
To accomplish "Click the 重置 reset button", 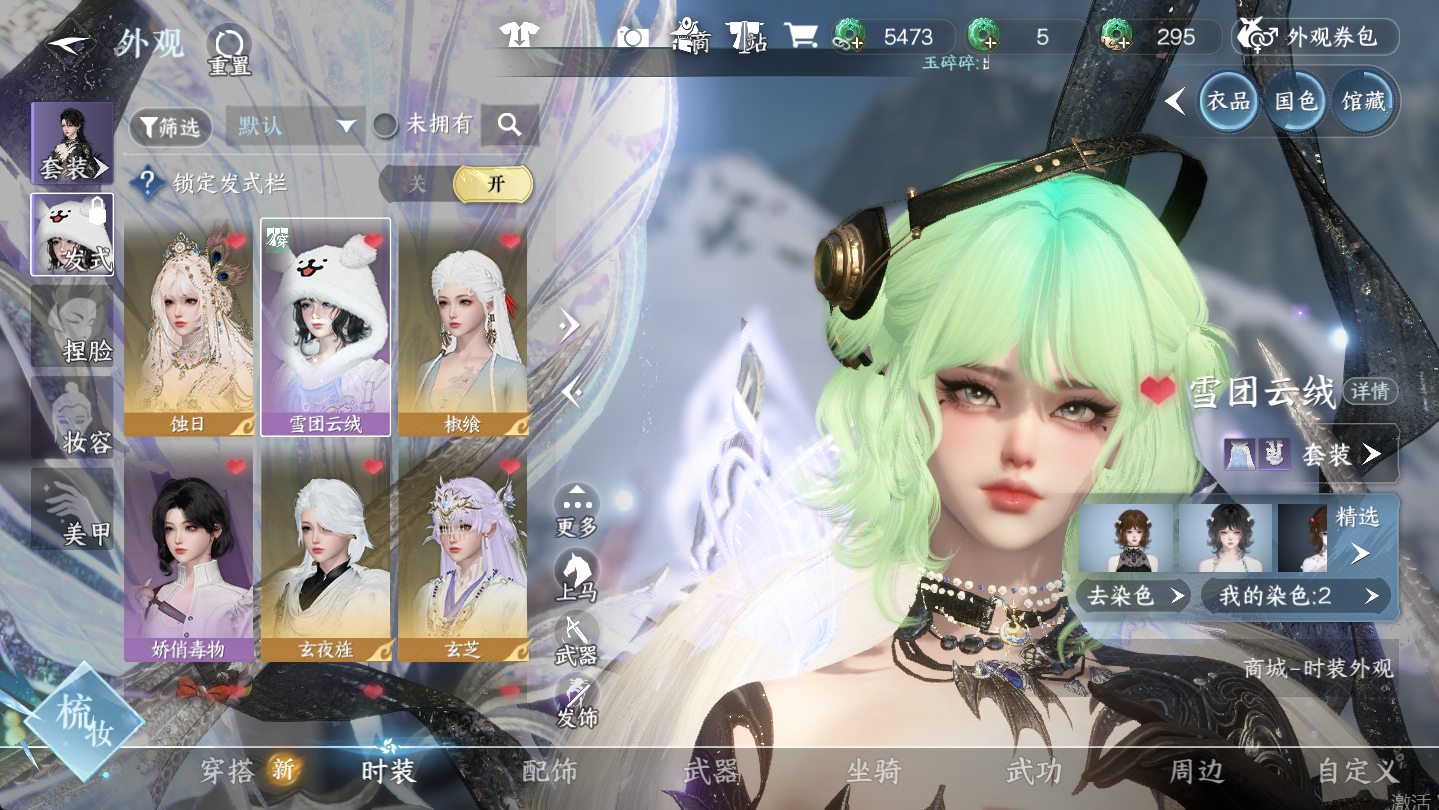I will (229, 50).
